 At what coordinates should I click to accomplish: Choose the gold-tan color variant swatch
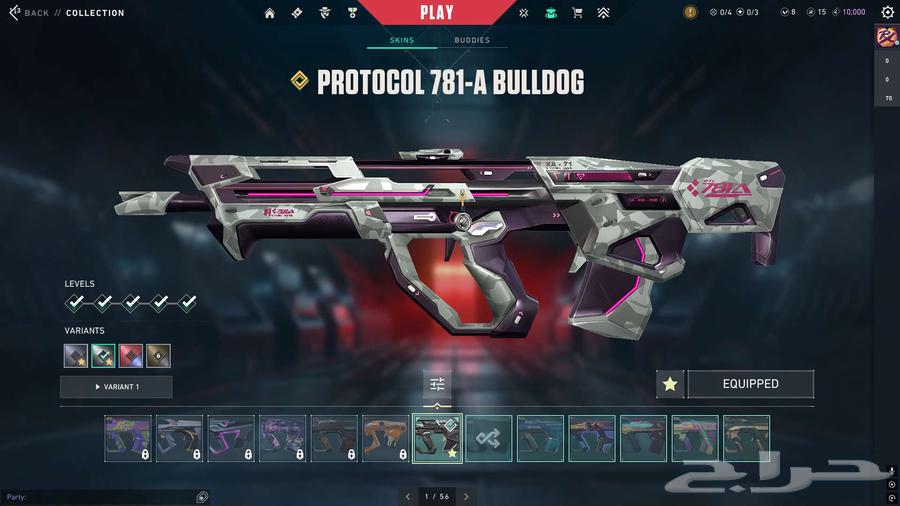point(158,356)
